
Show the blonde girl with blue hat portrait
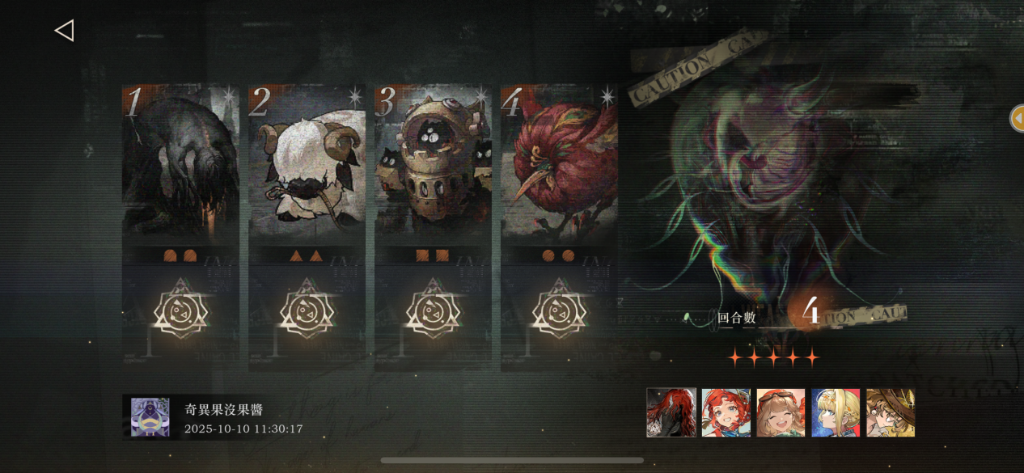pos(835,412)
